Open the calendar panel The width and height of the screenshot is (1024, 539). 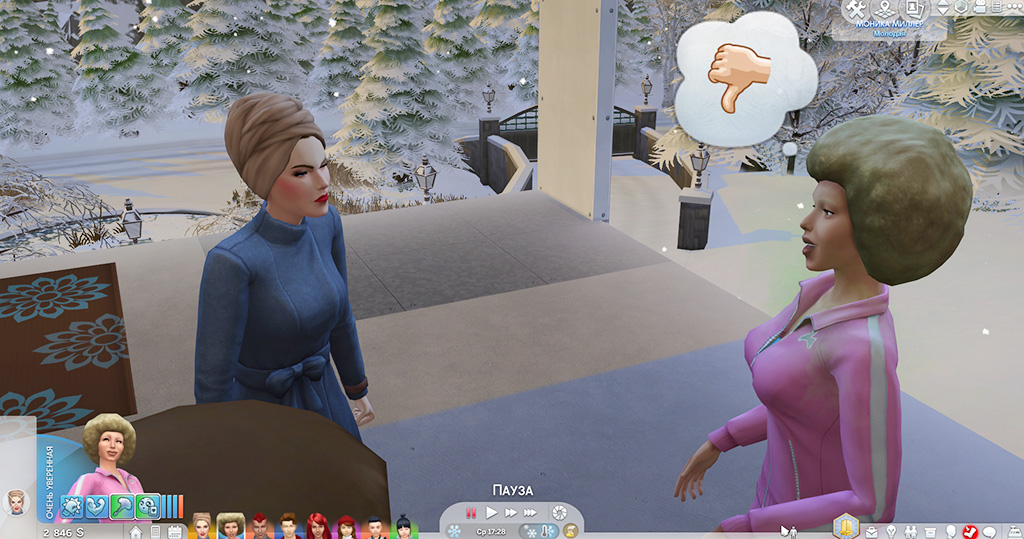coord(175,531)
